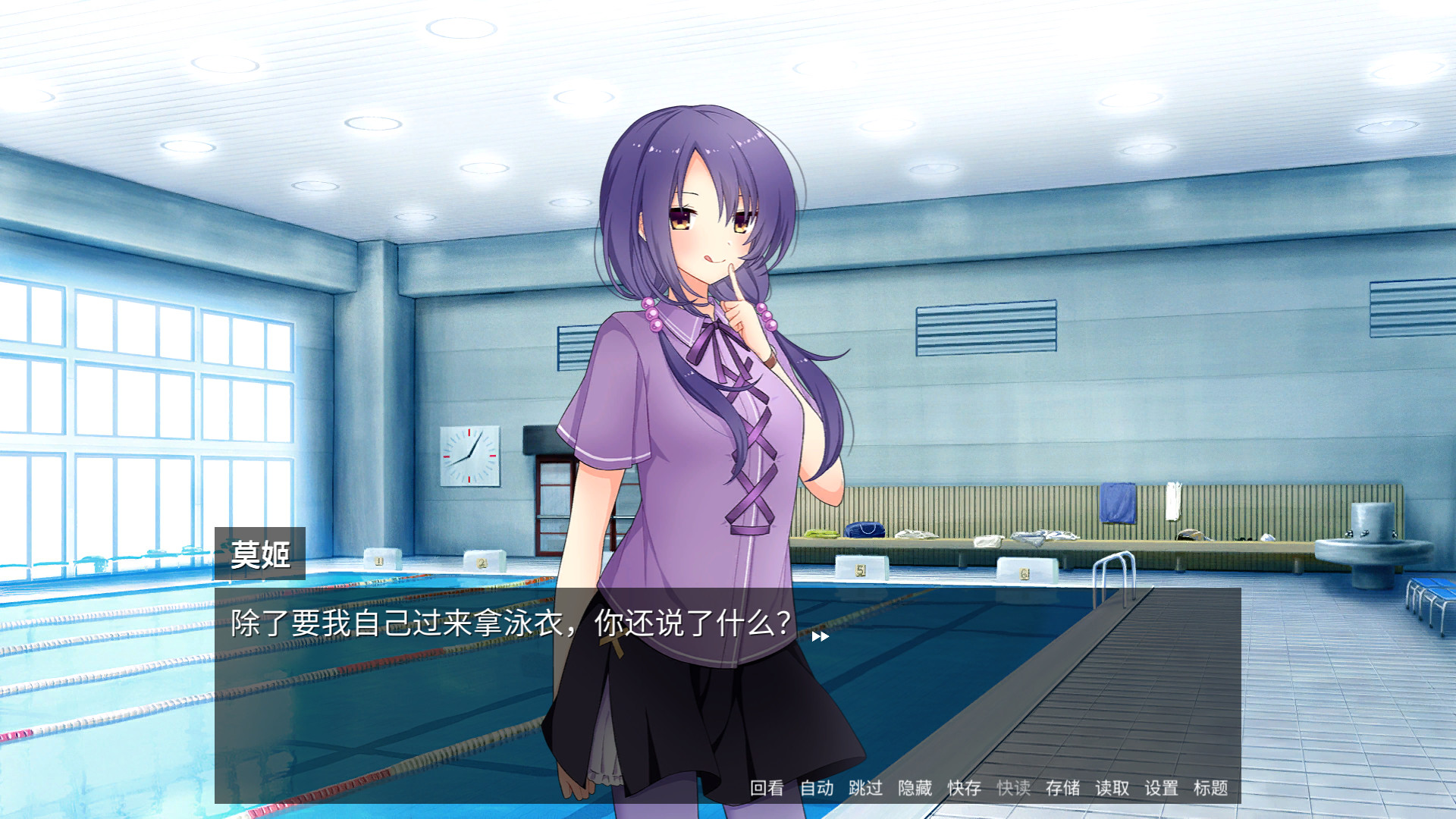Image resolution: width=1456 pixels, height=819 pixels.
Task: Open save menu with 存储 button
Action: click(1063, 789)
